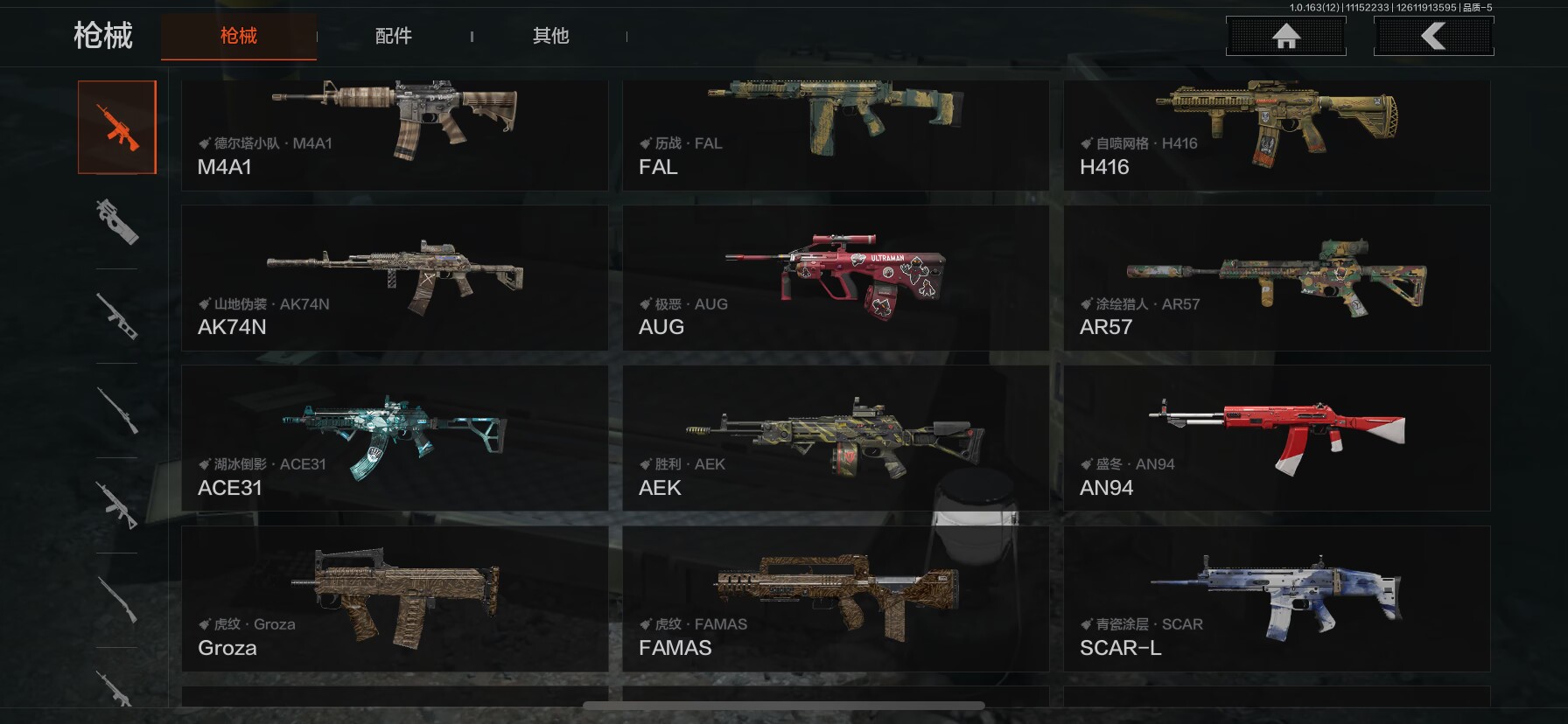Select the AK74N mountain camo card

(394, 278)
